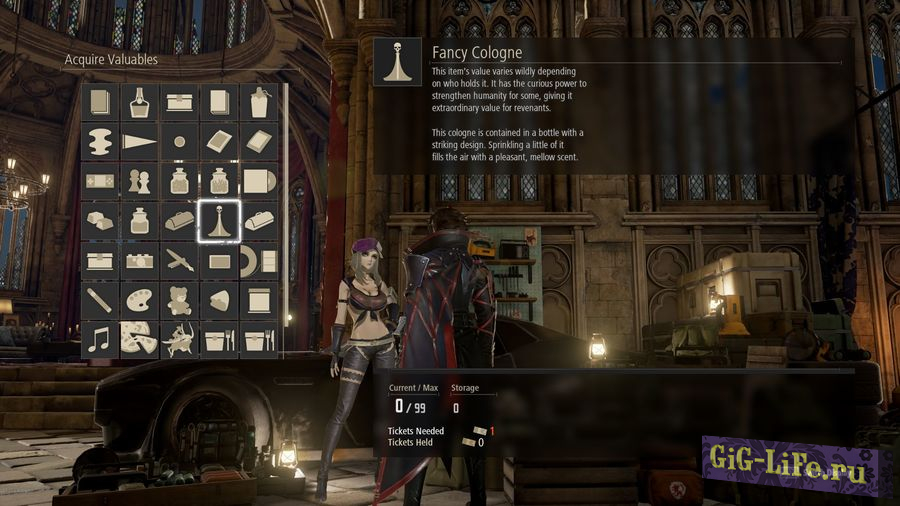The width and height of the screenshot is (900, 506).
Task: Pick the chess pieces valuable
Action: (x=140, y=181)
